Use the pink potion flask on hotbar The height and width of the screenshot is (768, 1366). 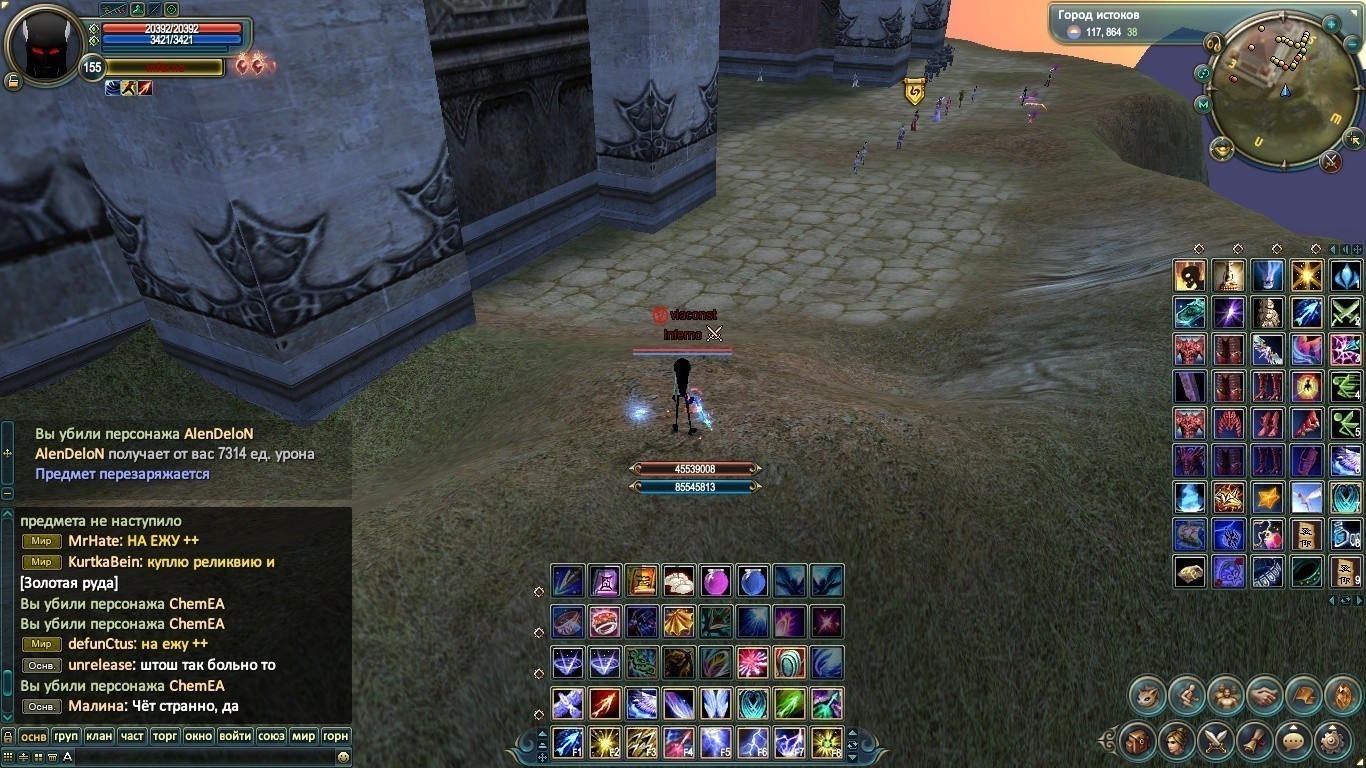(715, 581)
